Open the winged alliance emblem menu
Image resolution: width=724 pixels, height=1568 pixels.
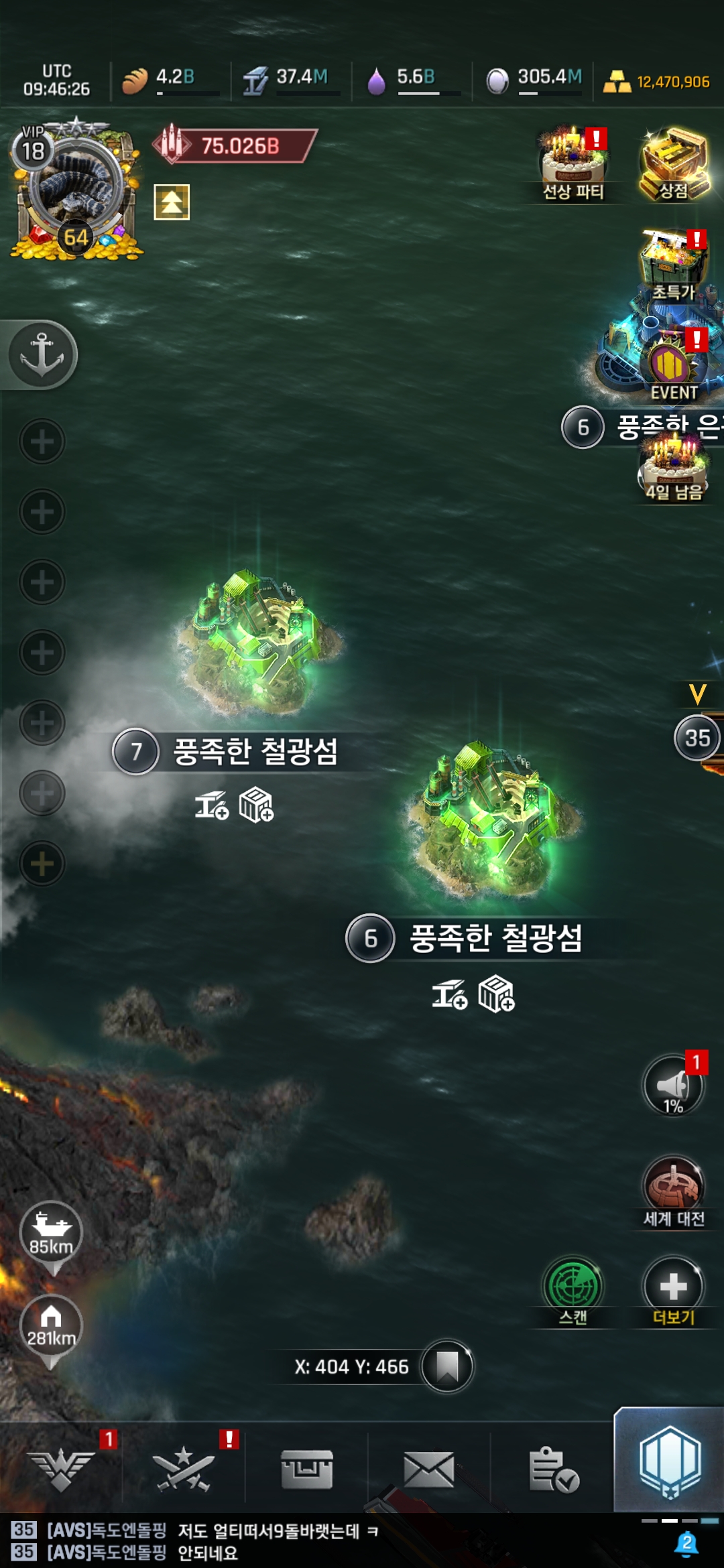pyautogui.click(x=61, y=1469)
